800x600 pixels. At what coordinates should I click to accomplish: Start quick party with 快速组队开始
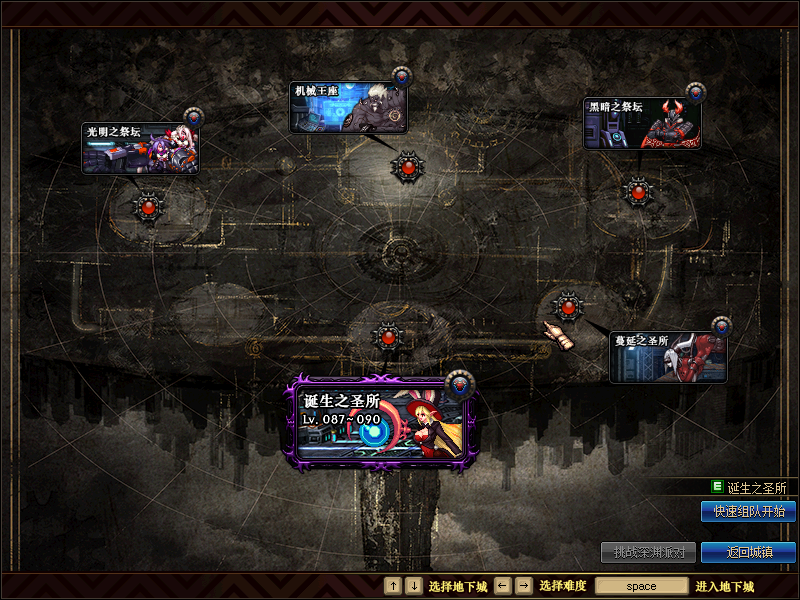pos(748,511)
